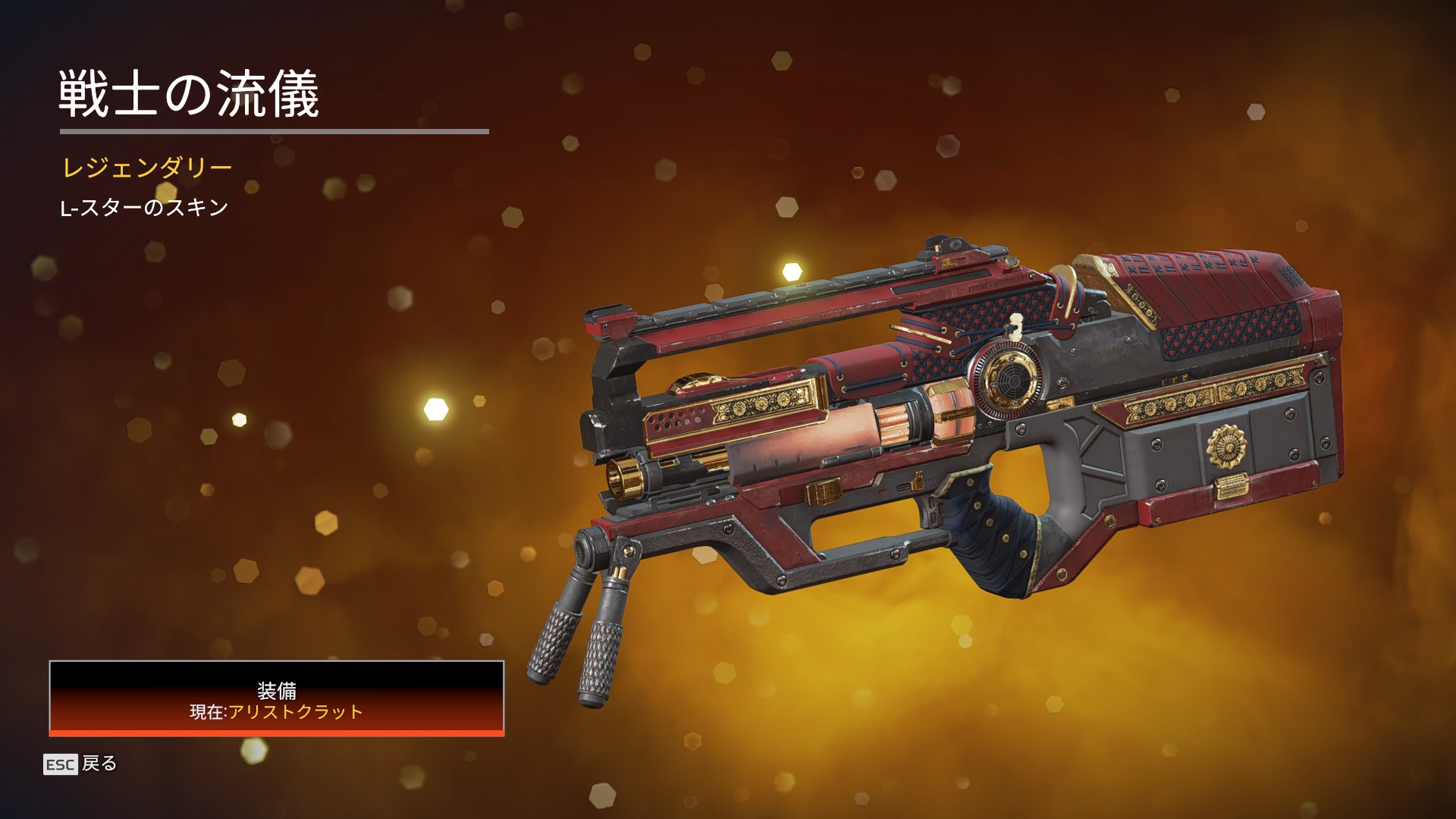The image size is (1456, 819).
Task: Equip the 戦士の流儀 skin via 装備 button
Action: 277,698
